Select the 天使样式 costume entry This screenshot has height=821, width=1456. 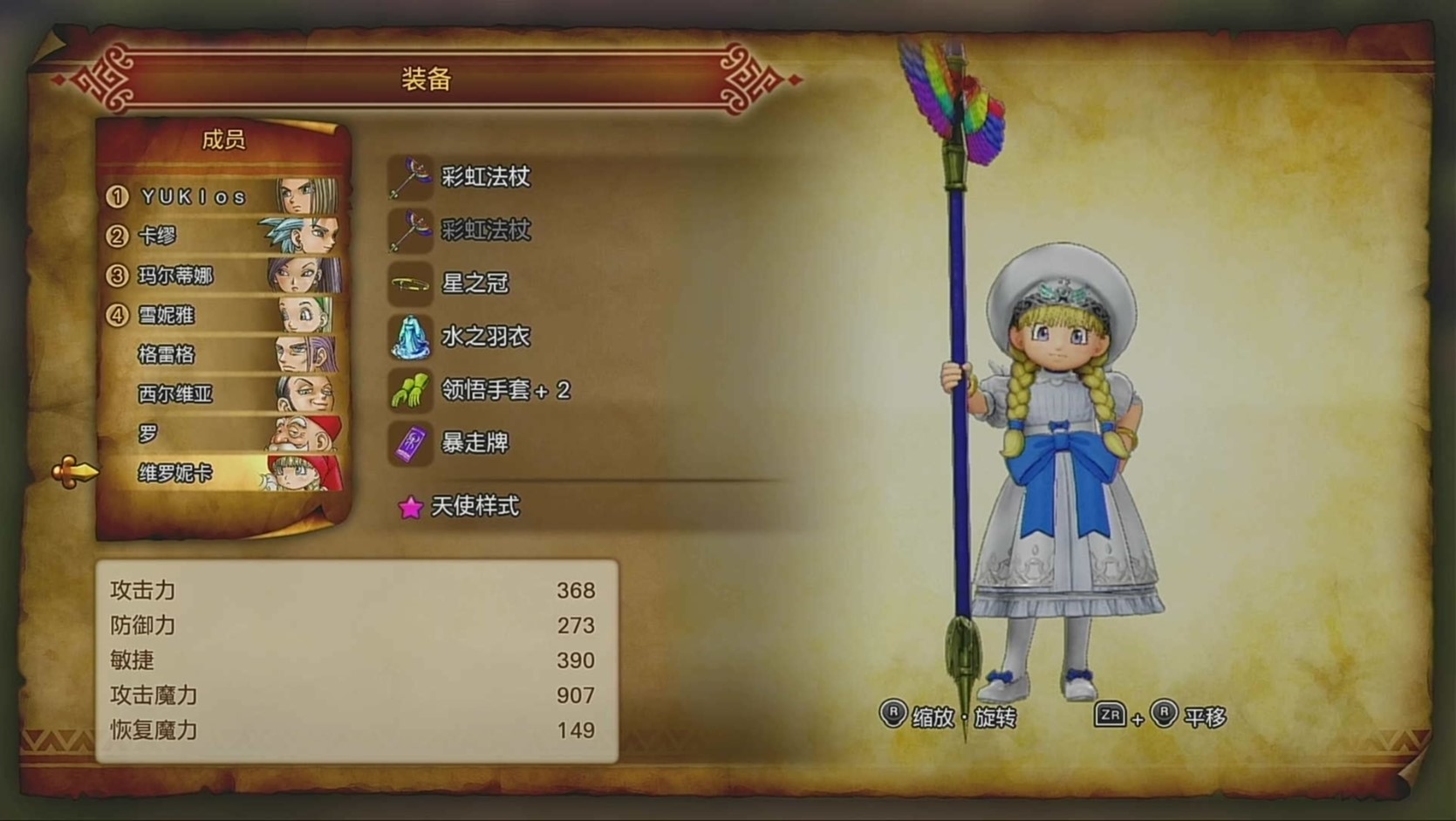pyautogui.click(x=475, y=506)
